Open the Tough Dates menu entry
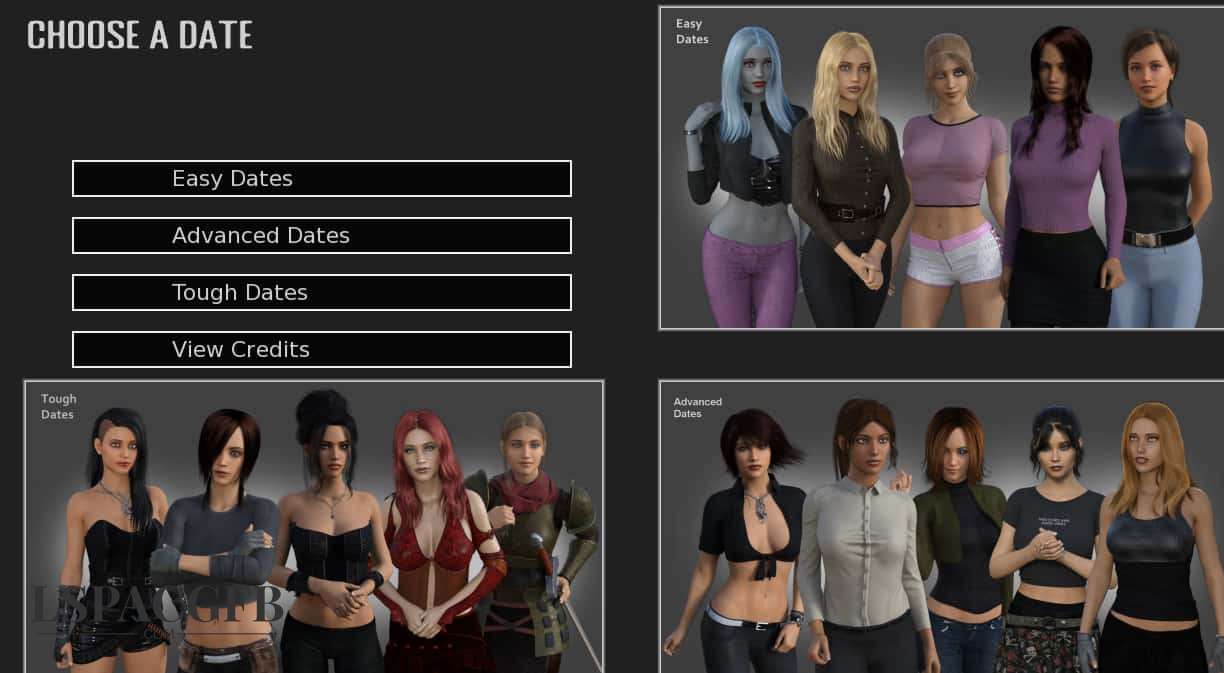 pos(321,293)
